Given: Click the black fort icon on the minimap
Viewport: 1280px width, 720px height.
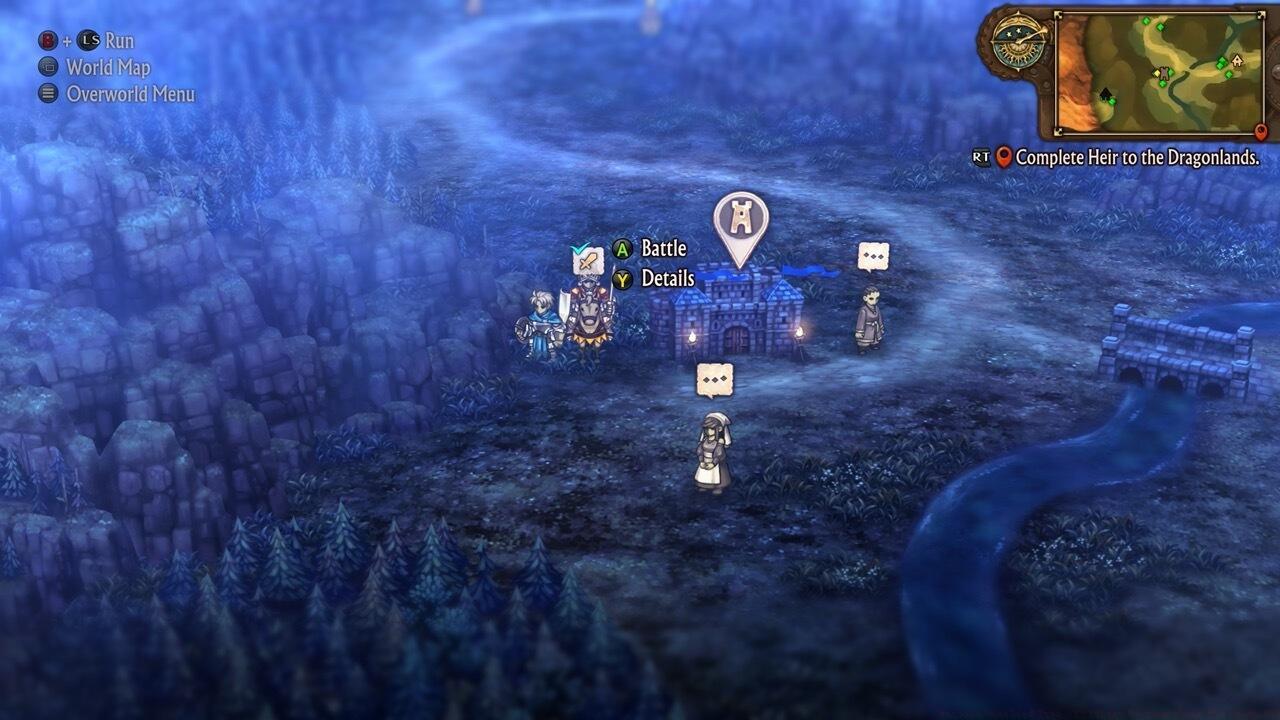Looking at the screenshot, I should pyautogui.click(x=1106, y=95).
